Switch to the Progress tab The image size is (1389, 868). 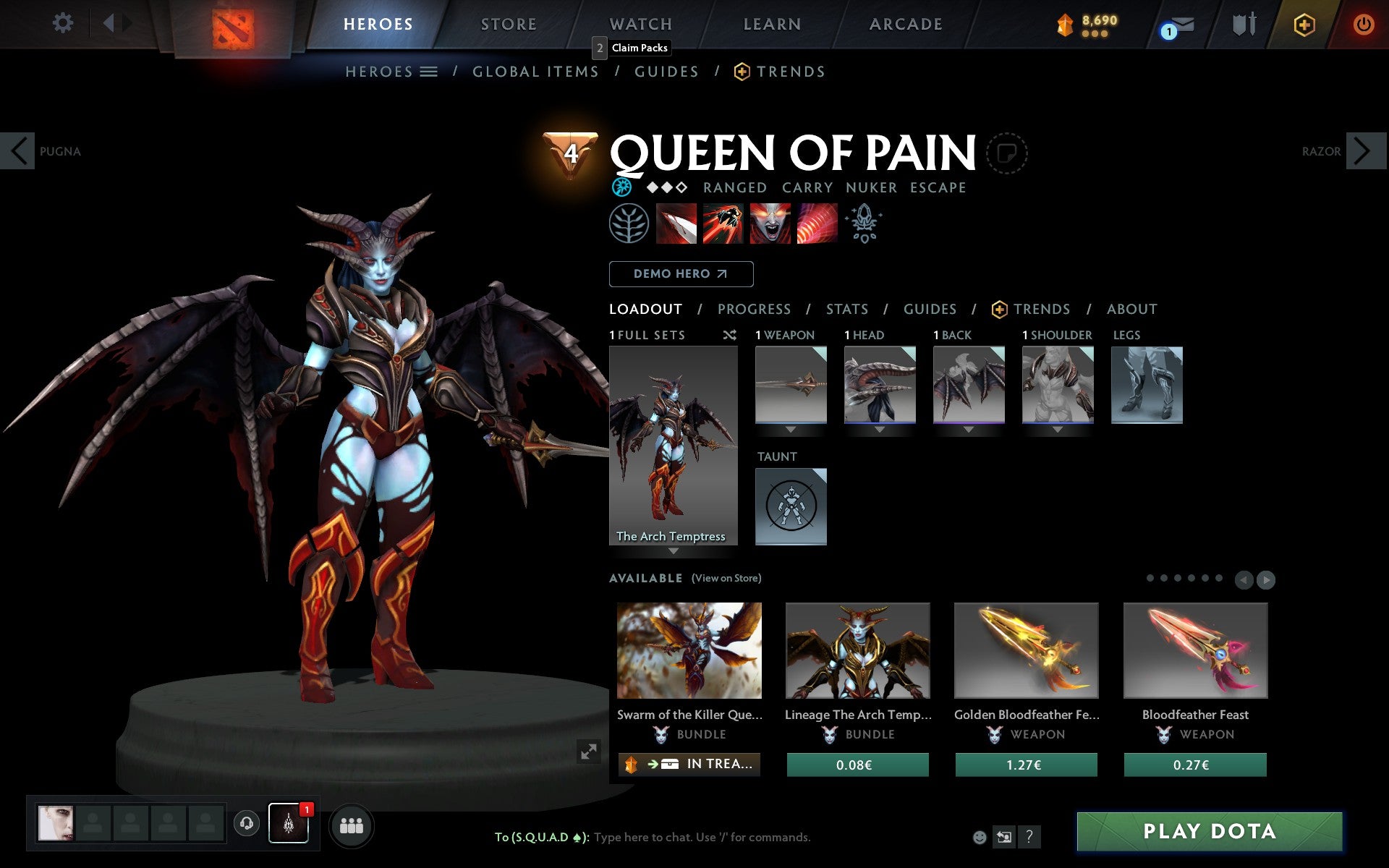[754, 310]
